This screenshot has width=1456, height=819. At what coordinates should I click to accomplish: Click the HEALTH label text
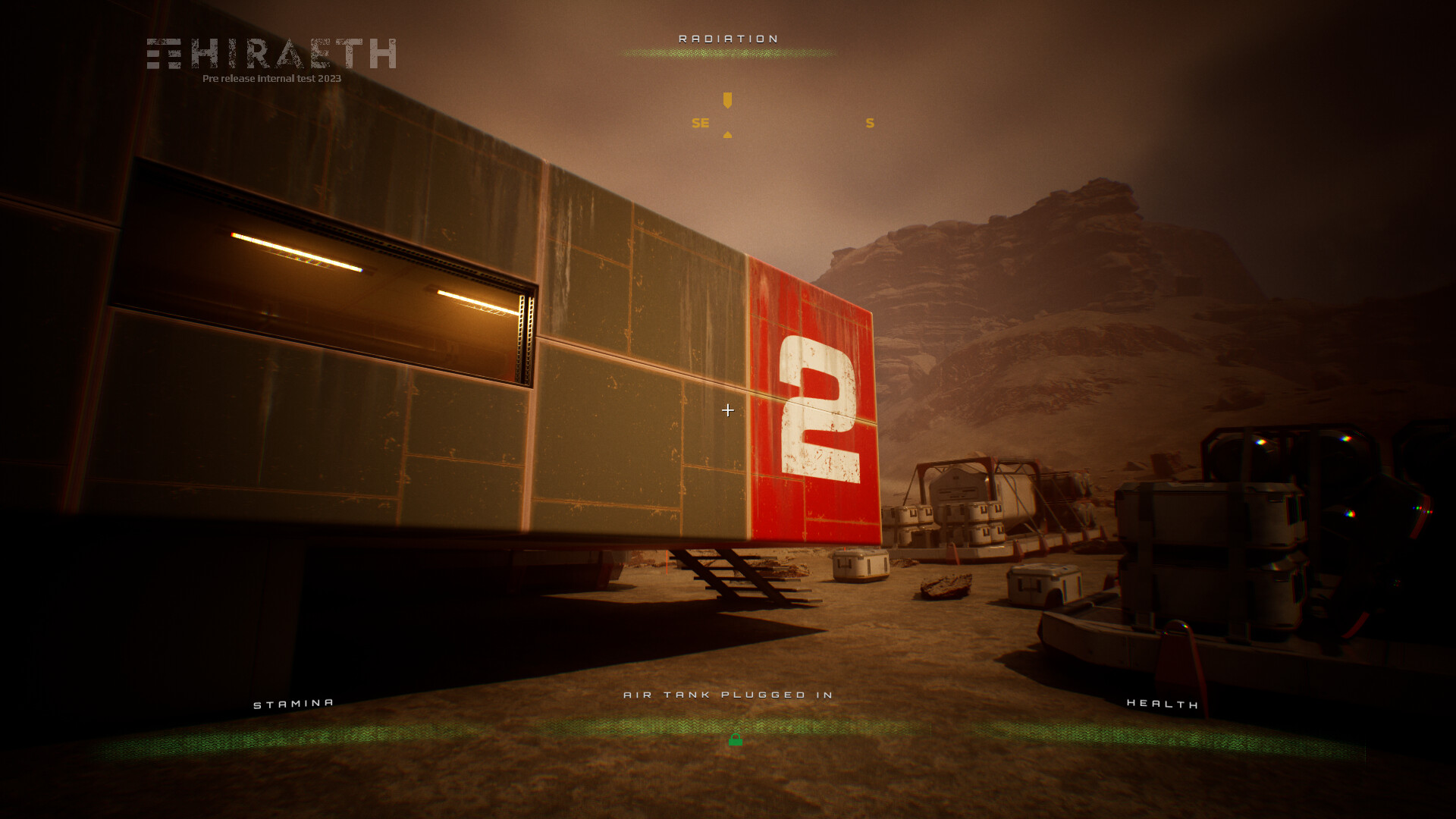tap(1163, 704)
